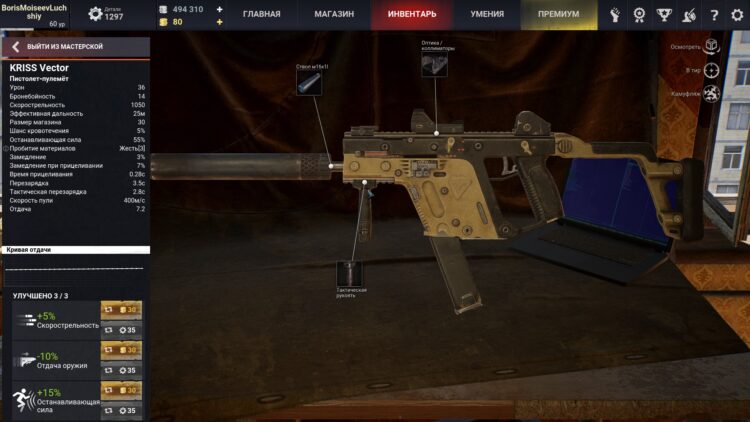
Task: Add silver credits with the white plus
Action: pos(220,9)
